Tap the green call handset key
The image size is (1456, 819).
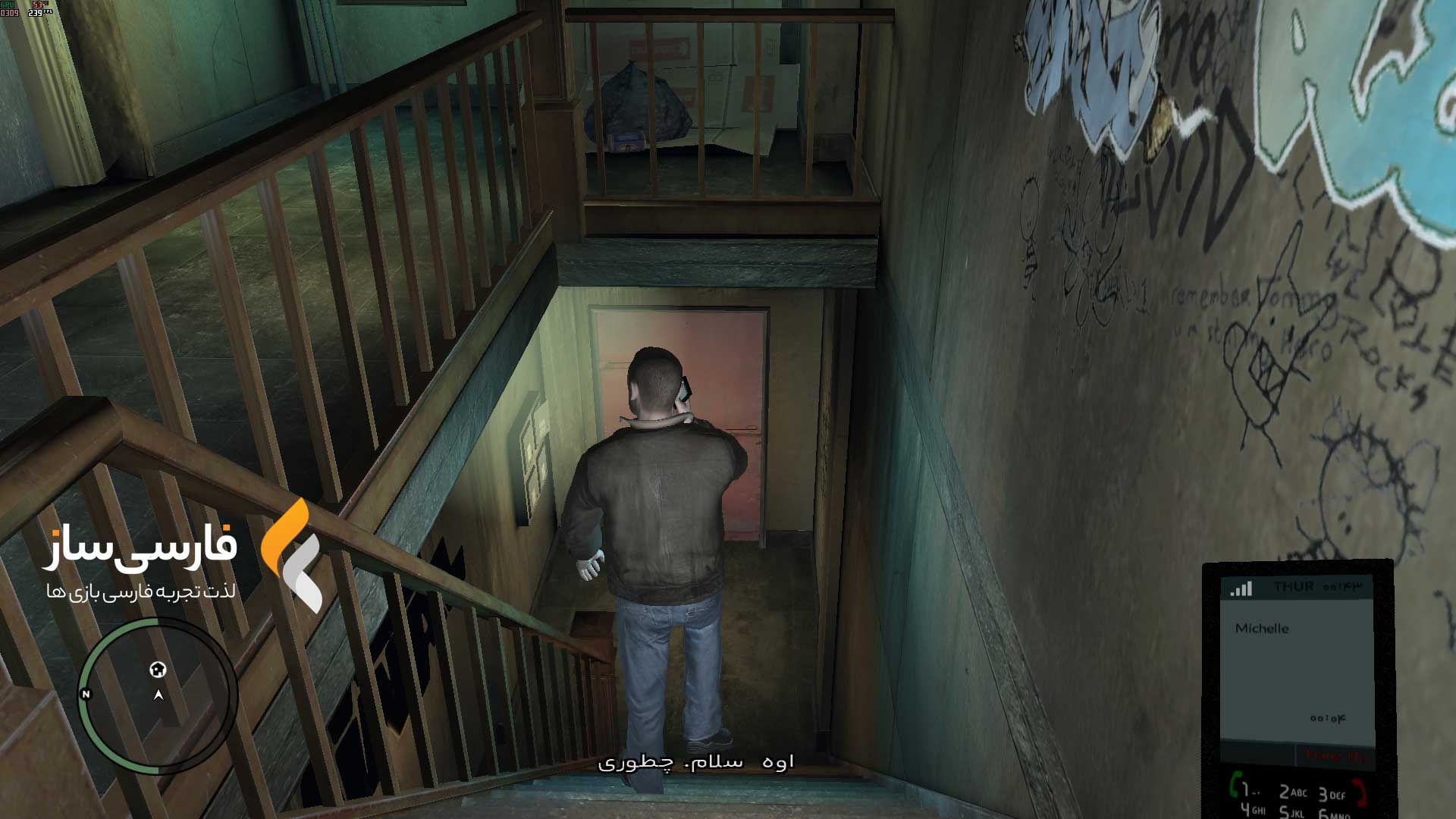point(1236,785)
